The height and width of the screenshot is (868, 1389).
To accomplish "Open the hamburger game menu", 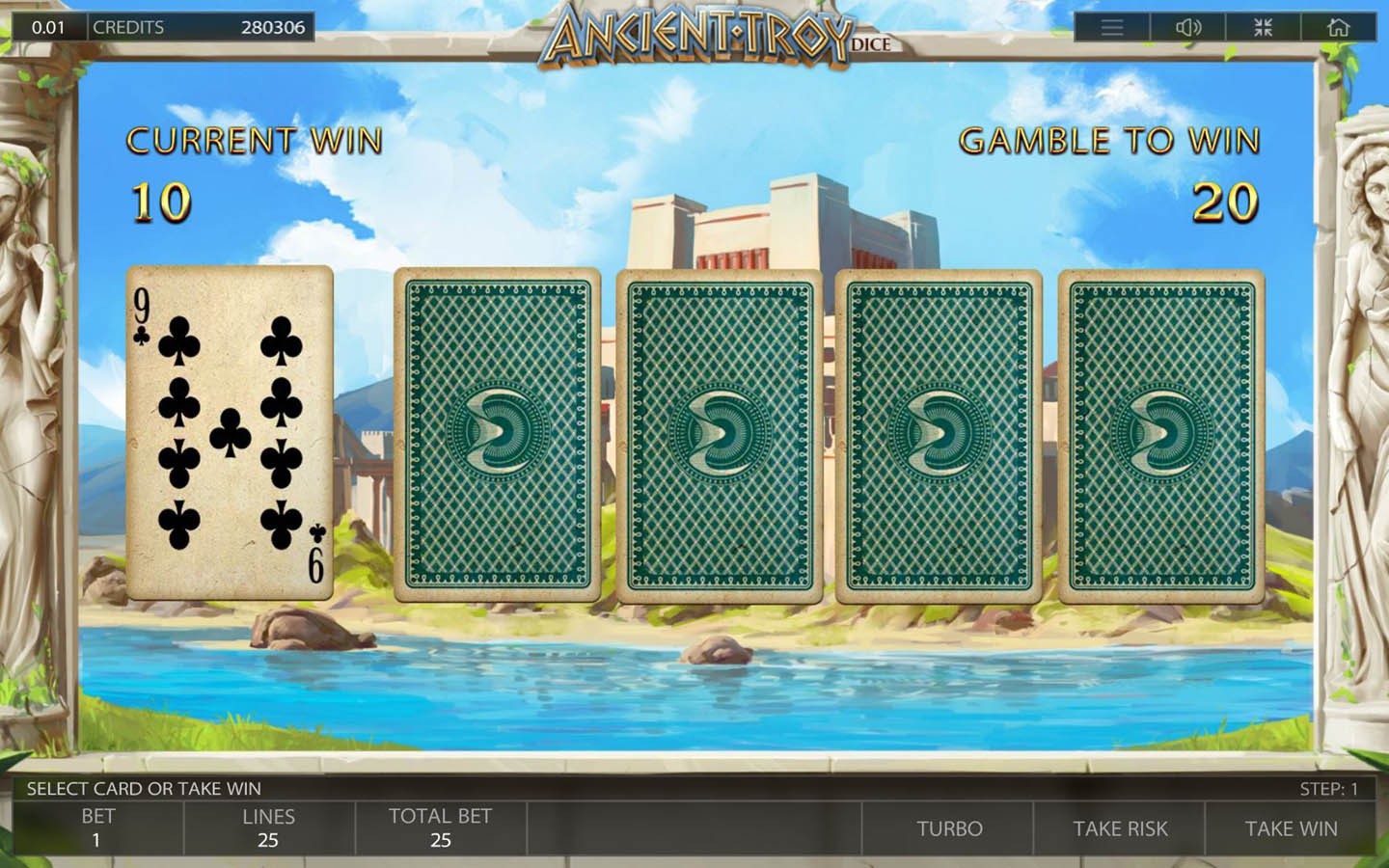I will pos(1111,27).
